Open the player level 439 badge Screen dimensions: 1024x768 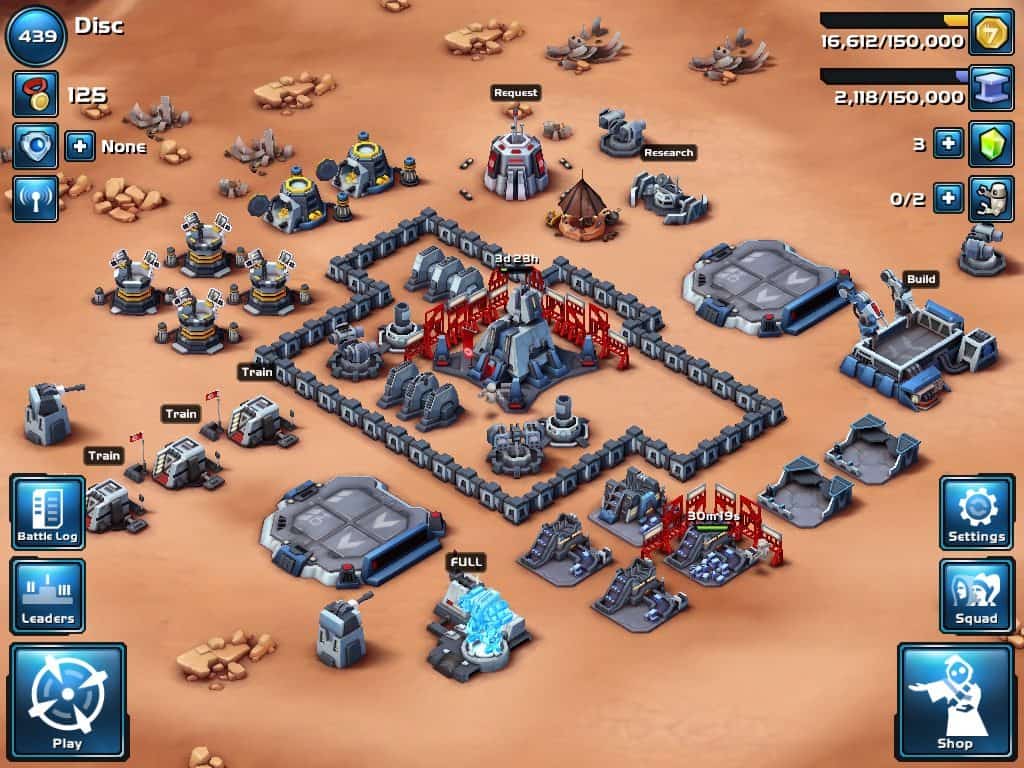click(x=36, y=36)
